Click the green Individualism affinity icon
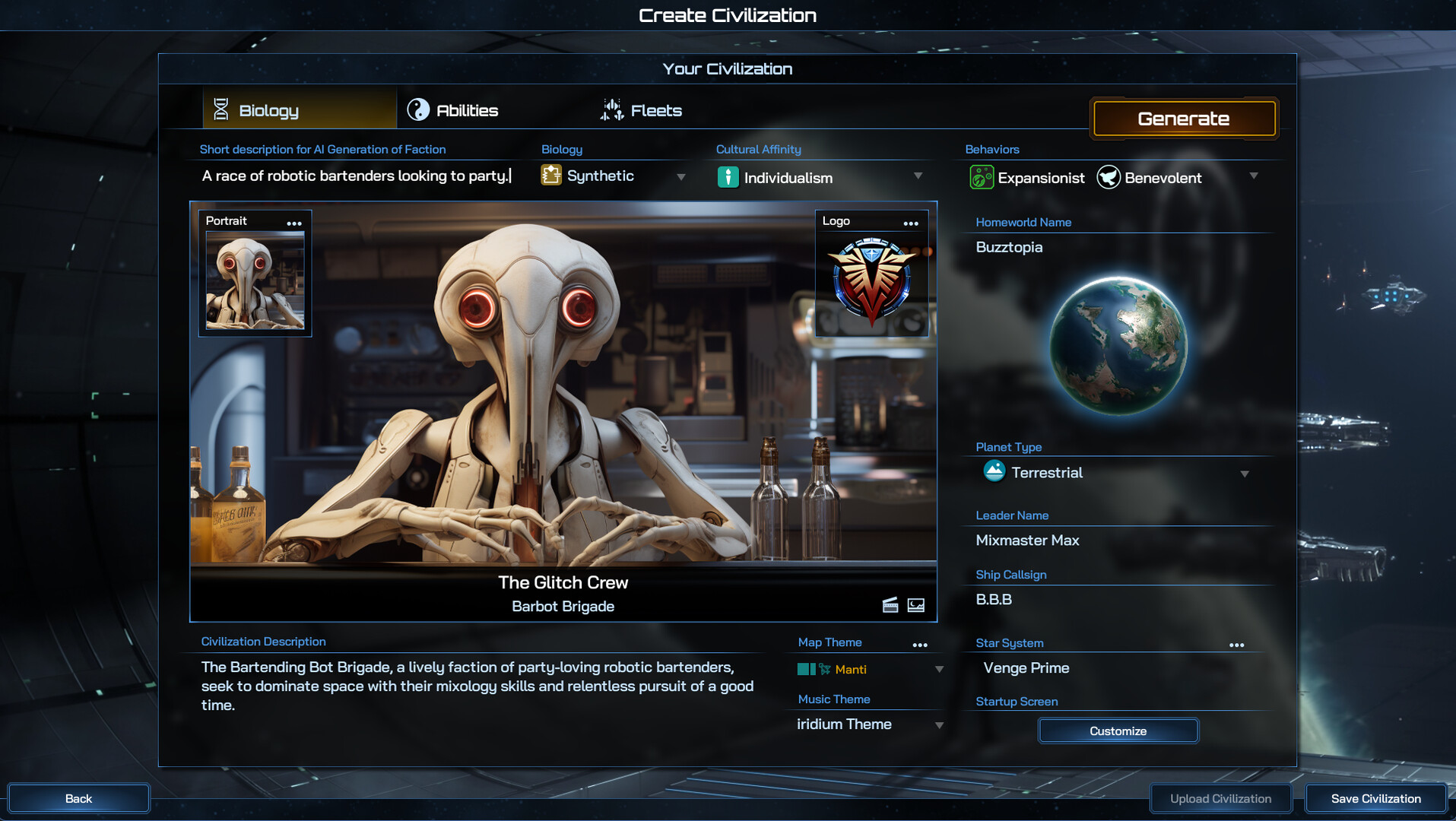 point(729,177)
